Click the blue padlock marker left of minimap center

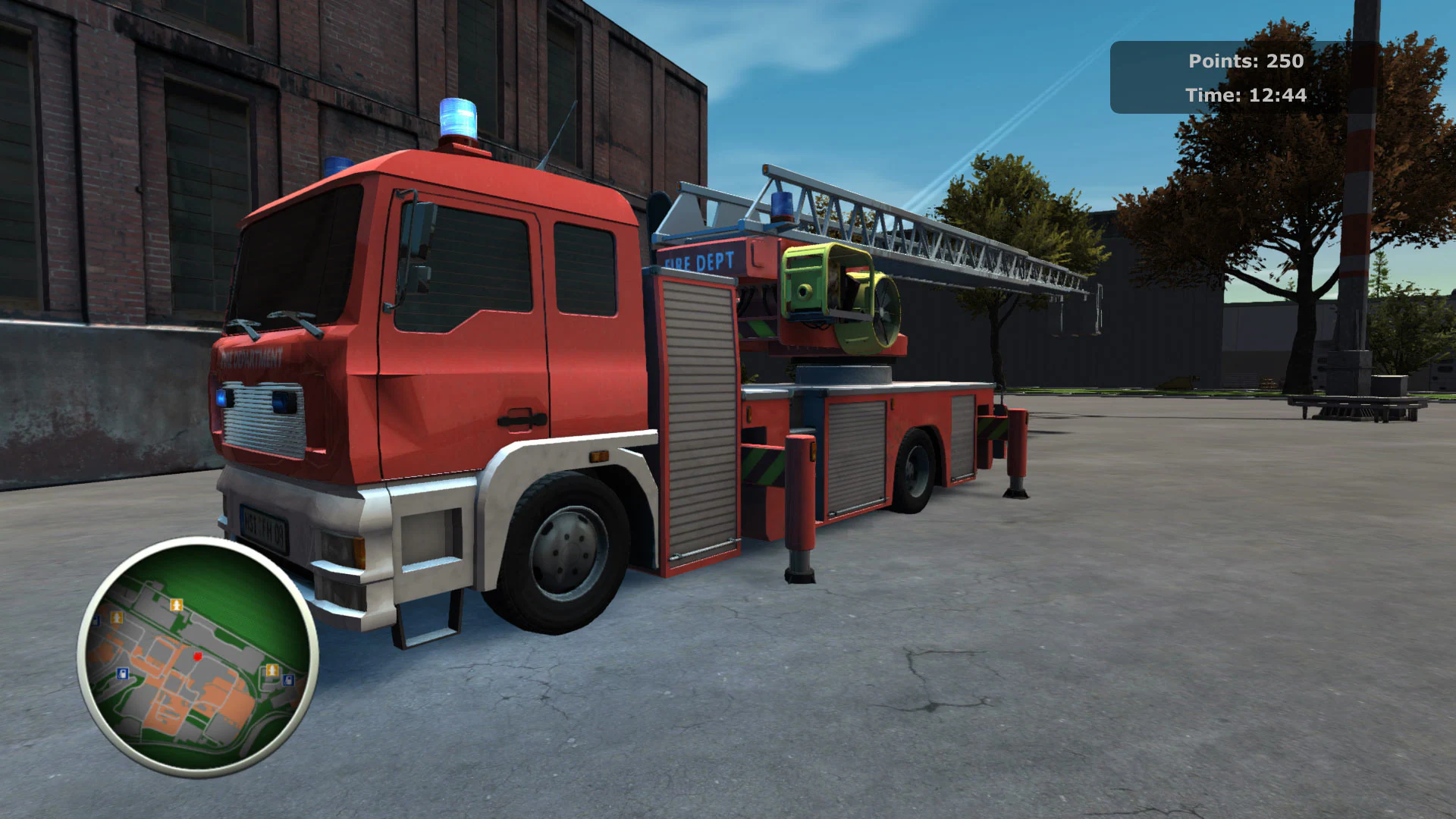point(122,674)
